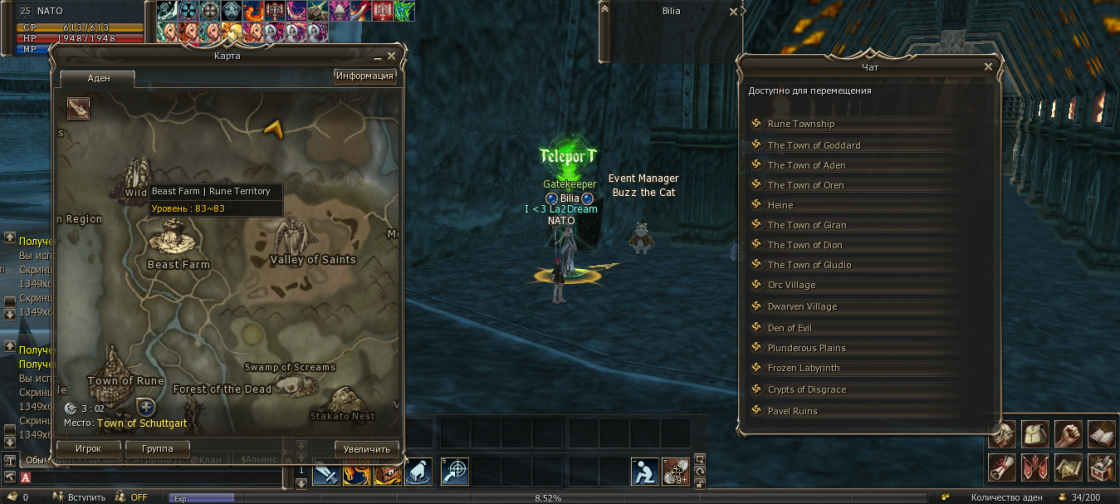Activate the sit/stand hotbar action
1120x504 pixels.
(x=644, y=470)
